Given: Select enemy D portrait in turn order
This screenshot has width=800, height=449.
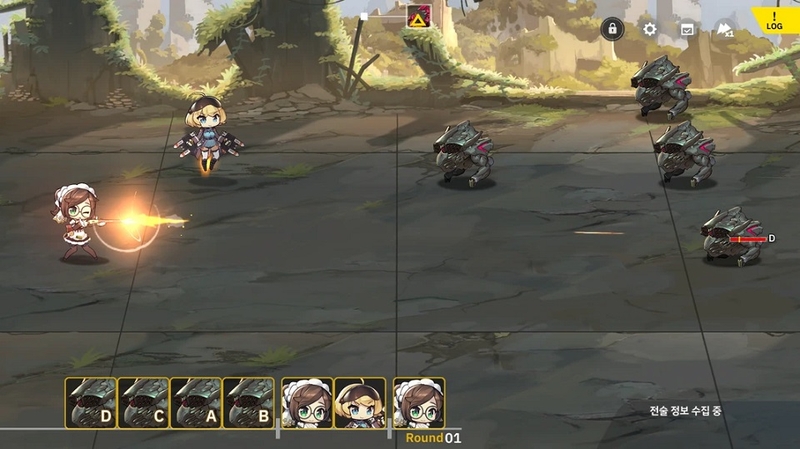Looking at the screenshot, I should click(90, 402).
